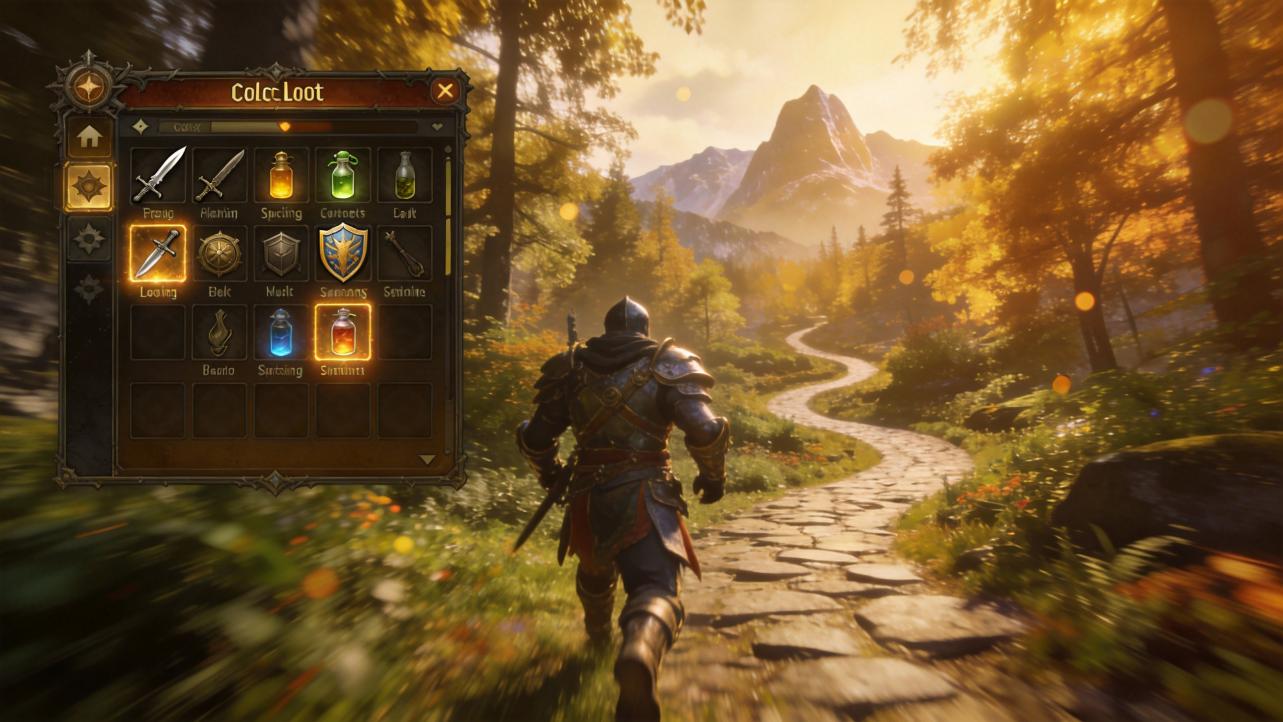Select the dark-bladed Alamin sword
The image size is (1283, 722).
219,175
